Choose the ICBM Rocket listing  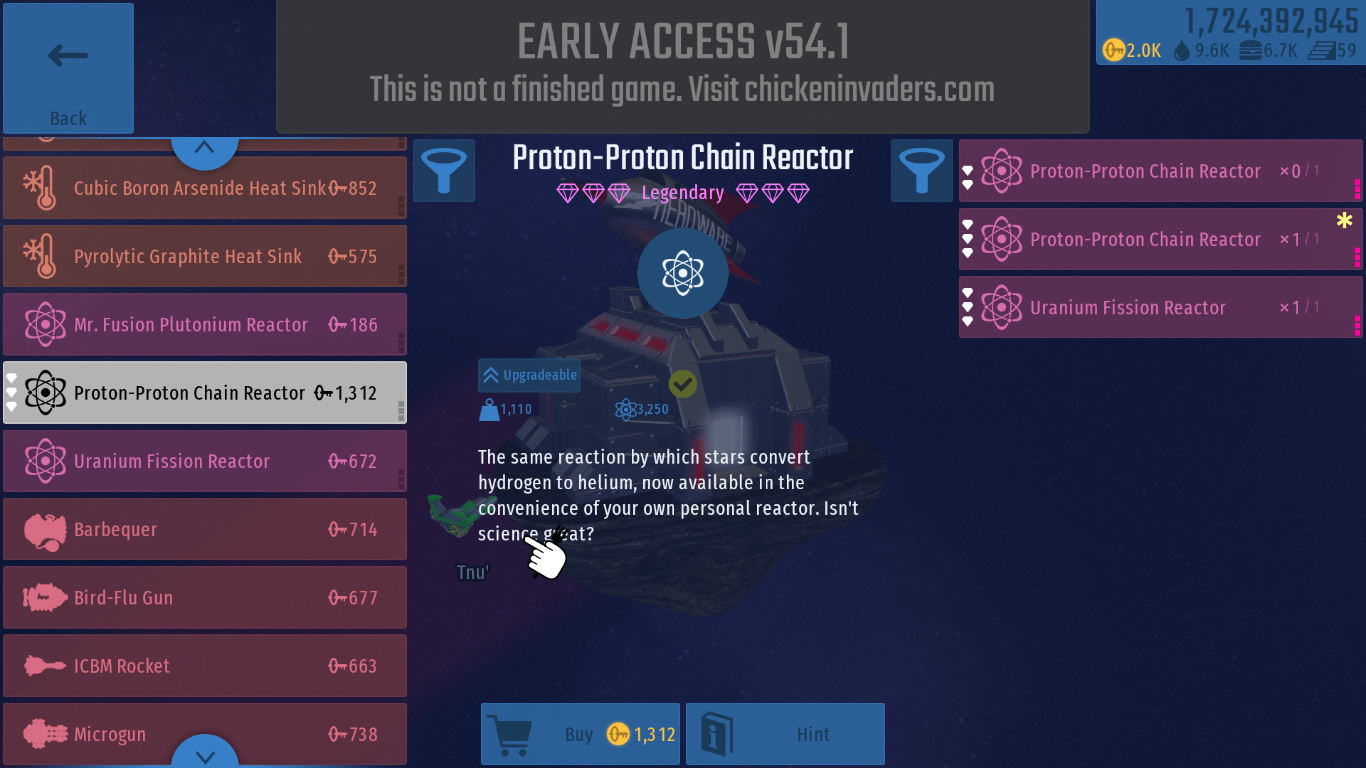point(204,666)
